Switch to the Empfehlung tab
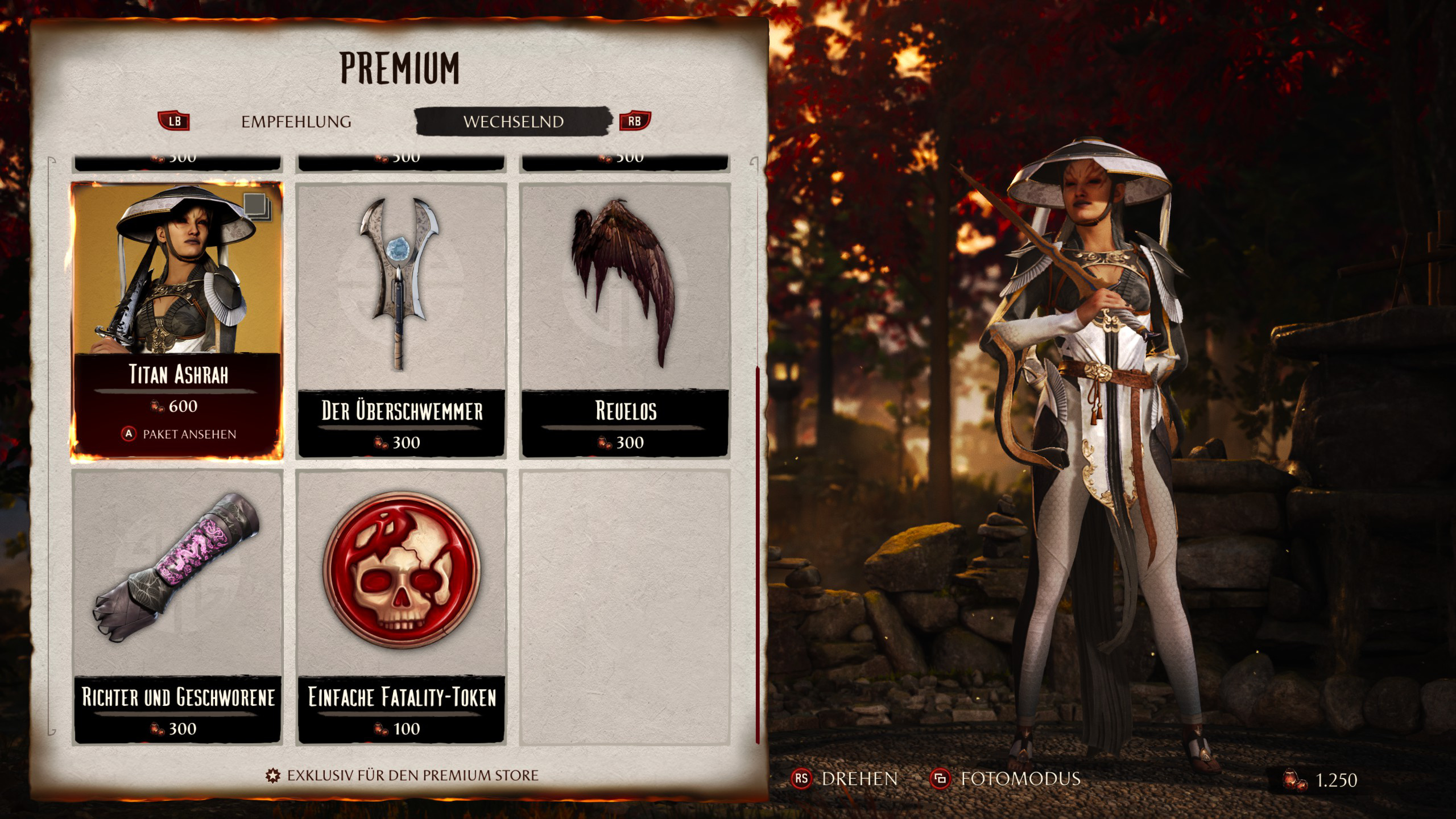The height and width of the screenshot is (819, 1456). click(296, 122)
